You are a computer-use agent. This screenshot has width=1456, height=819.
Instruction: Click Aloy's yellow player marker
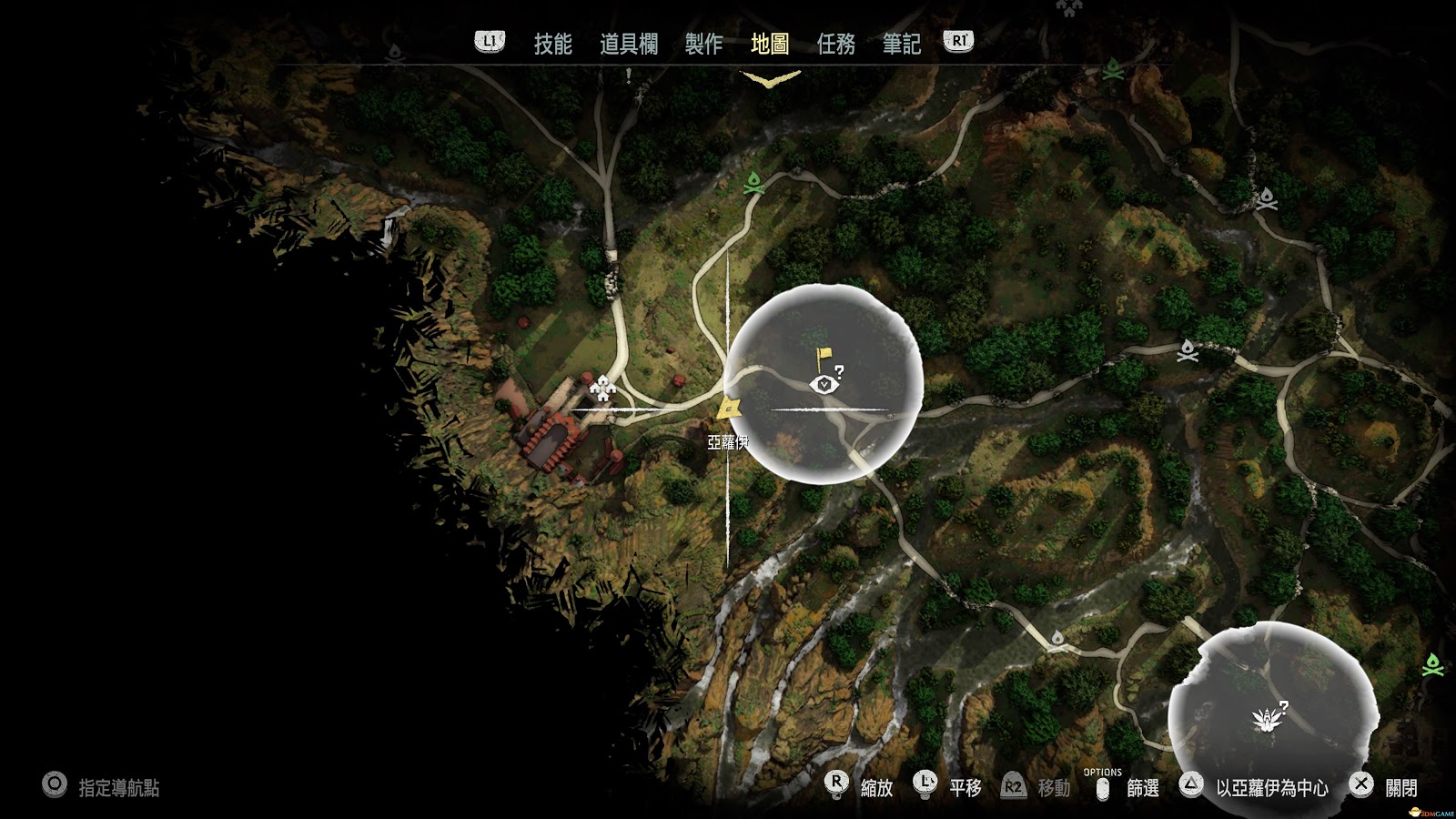tap(728, 409)
